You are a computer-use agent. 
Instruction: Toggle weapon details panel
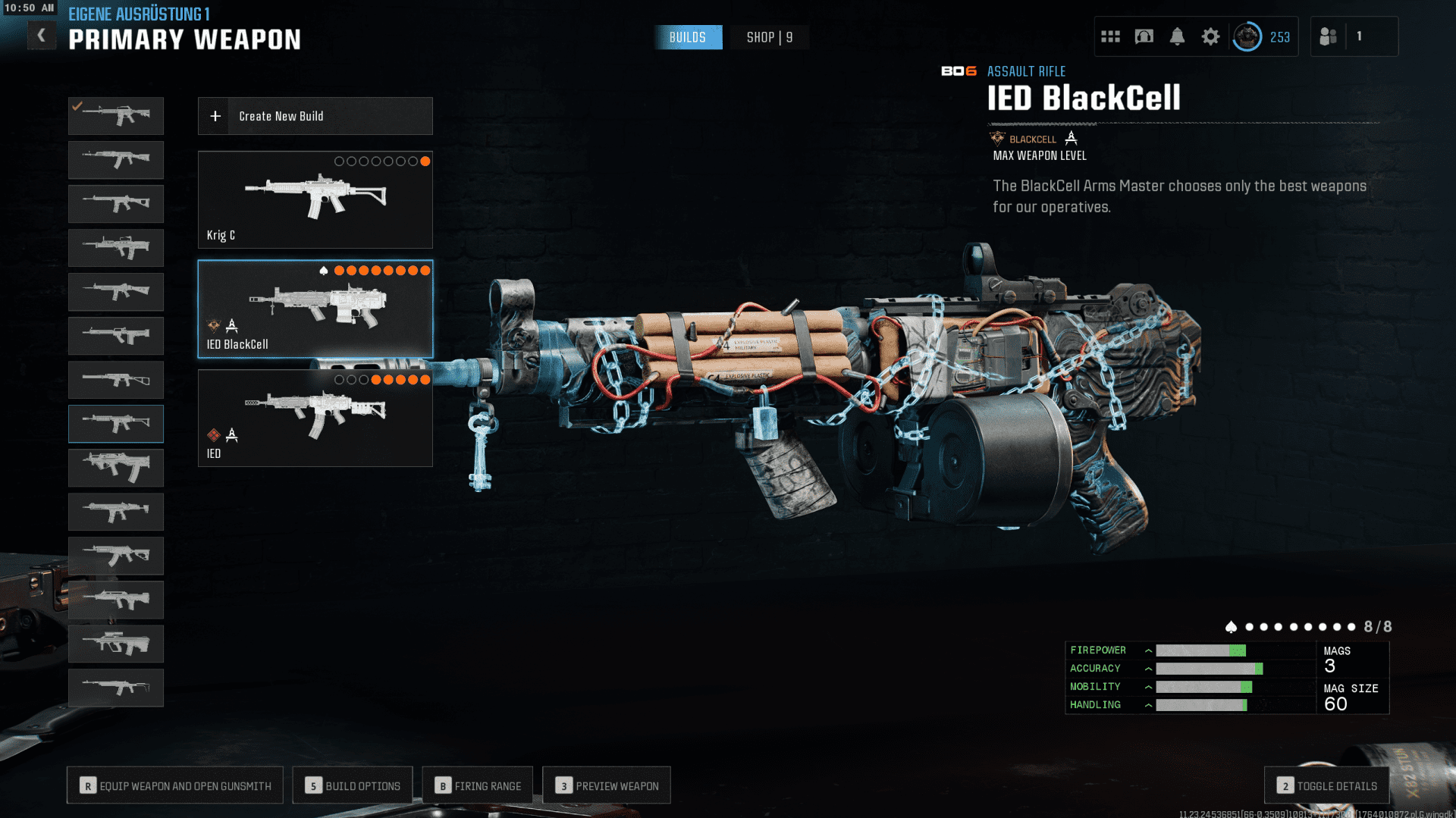click(1326, 785)
